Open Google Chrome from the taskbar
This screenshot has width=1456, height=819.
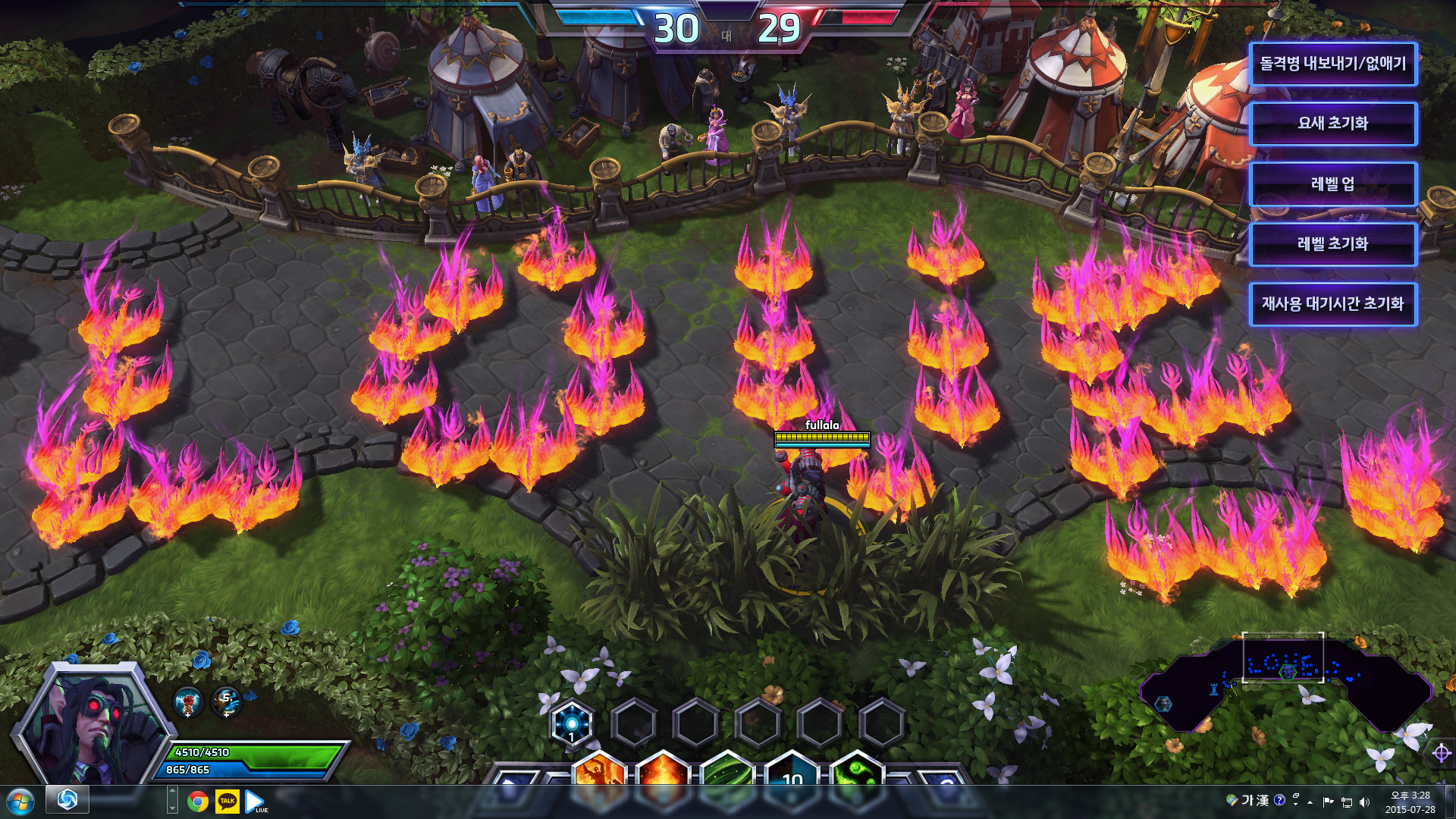coord(198,802)
